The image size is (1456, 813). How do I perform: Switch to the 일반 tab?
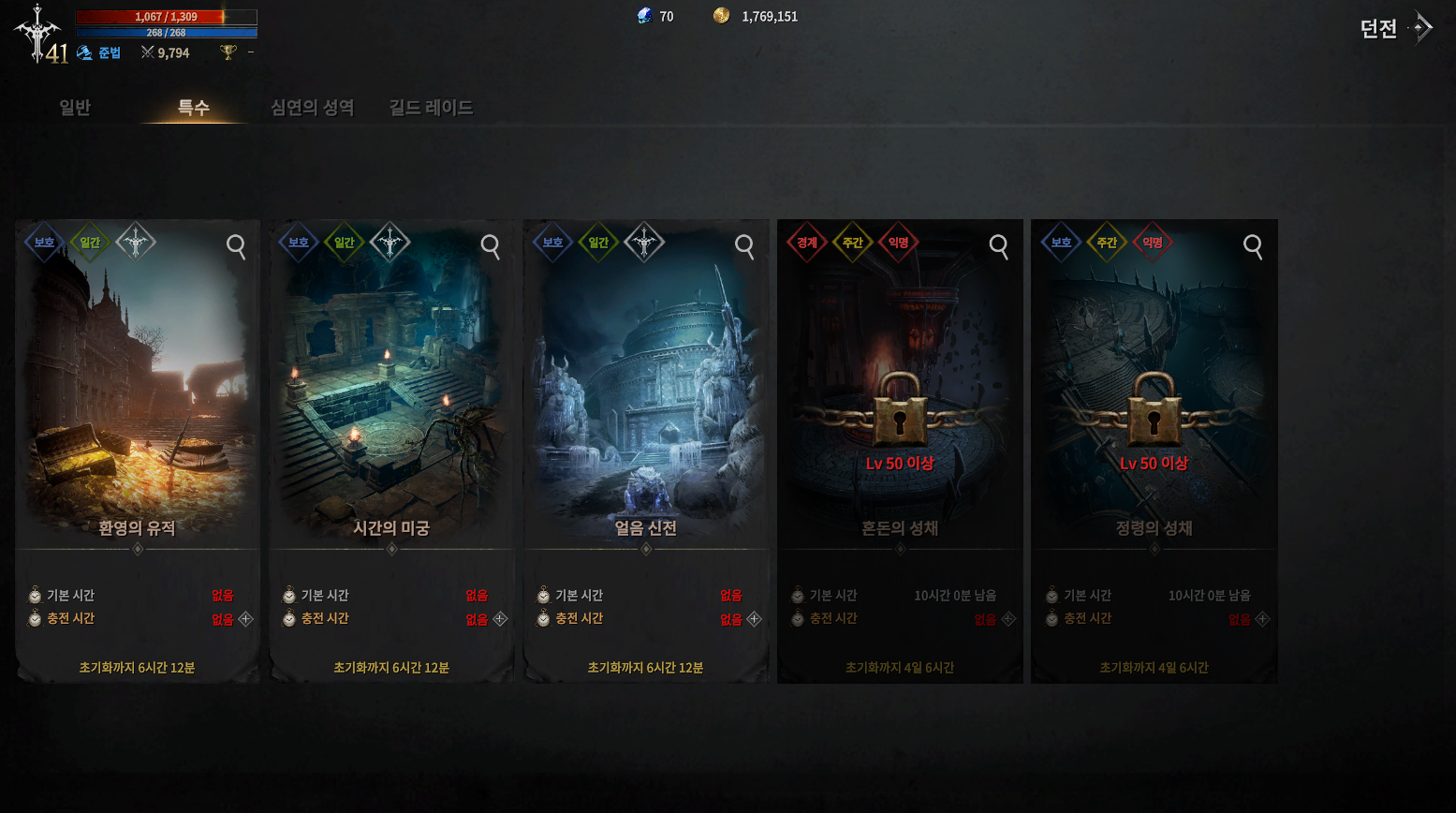click(x=75, y=108)
